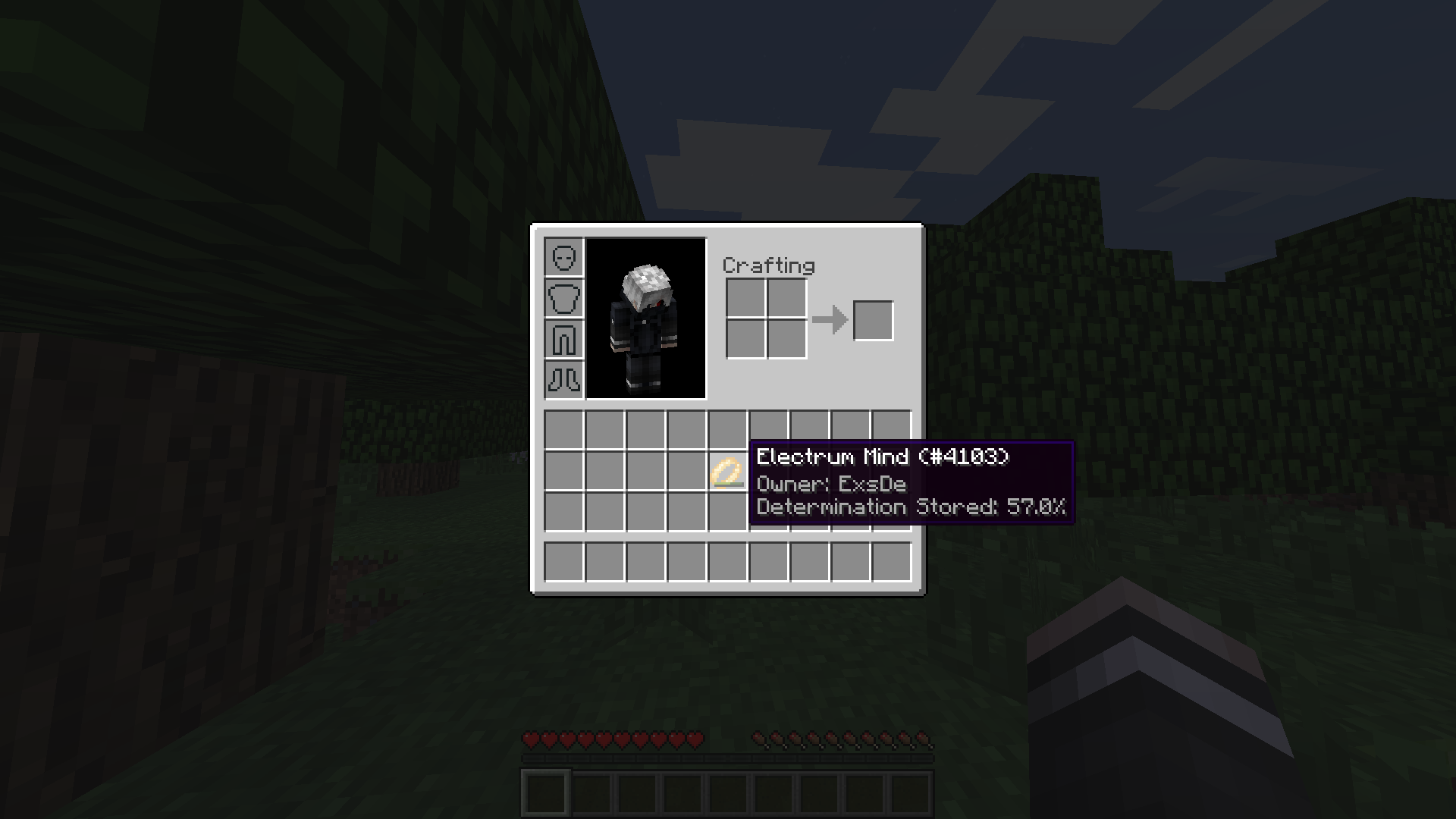Viewport: 1456px width, 819px height.
Task: Click the crafting output slot
Action: coord(874,320)
